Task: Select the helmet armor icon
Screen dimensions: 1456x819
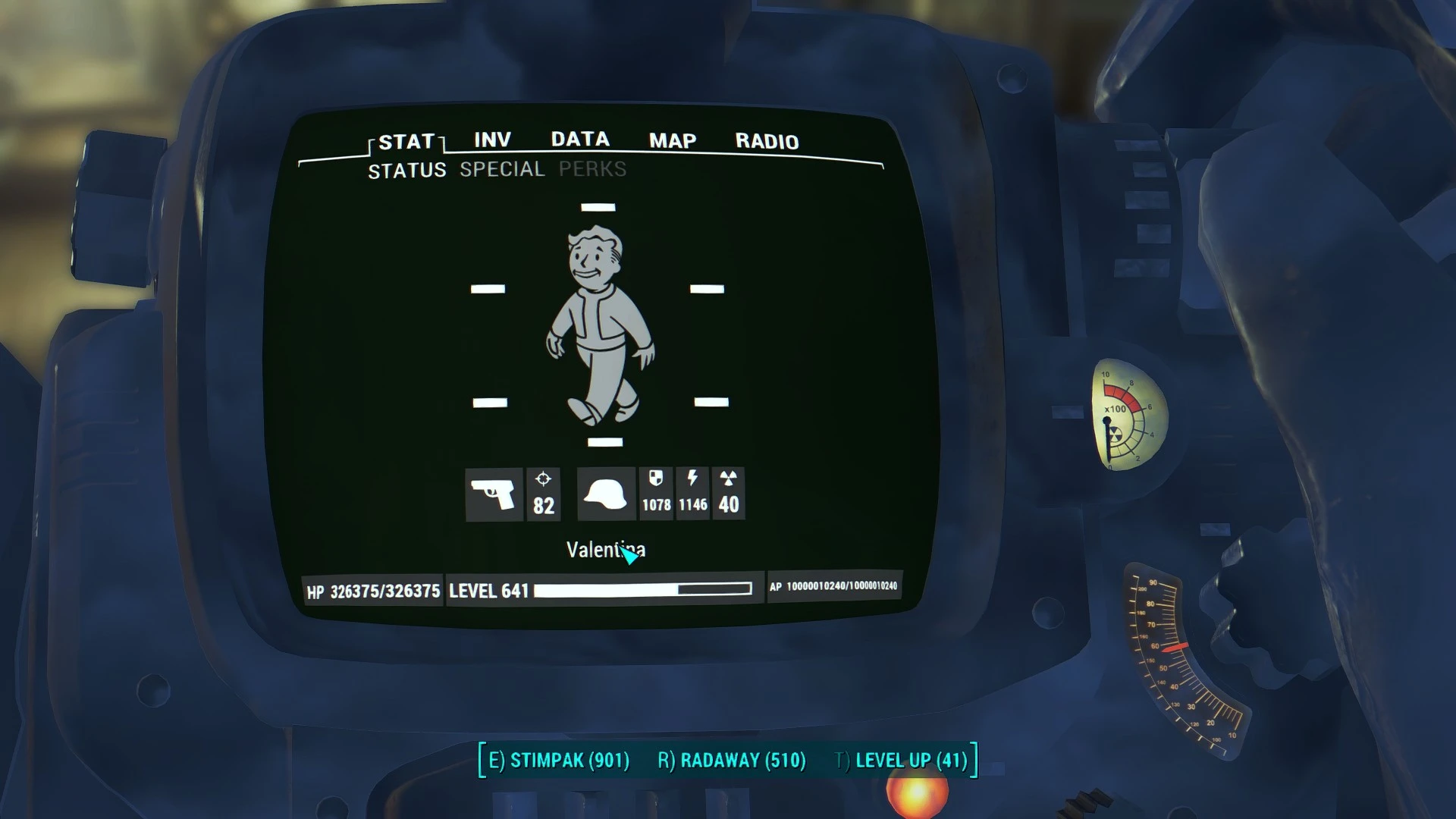Action: pos(605,494)
